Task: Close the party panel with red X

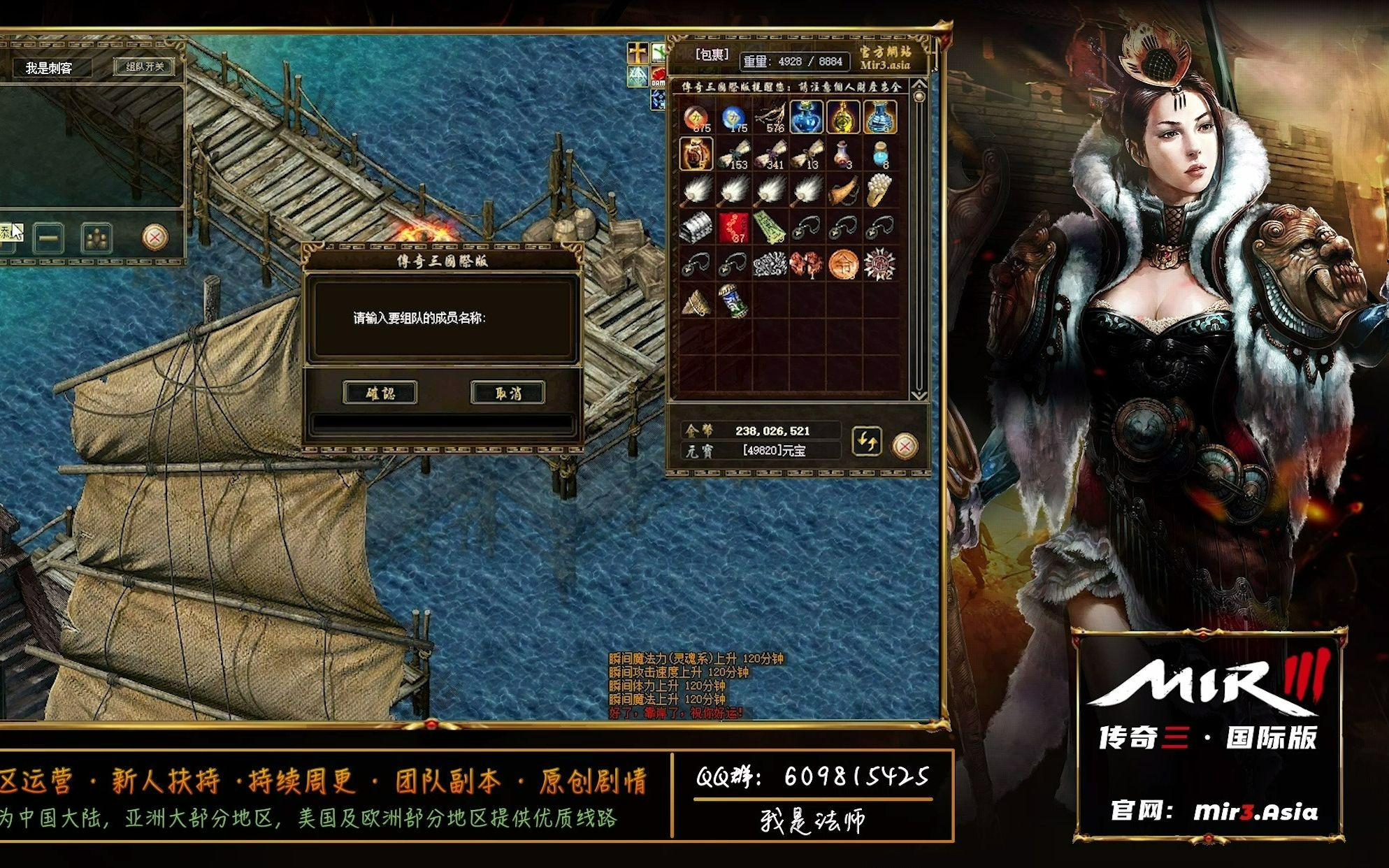Action: [x=154, y=238]
